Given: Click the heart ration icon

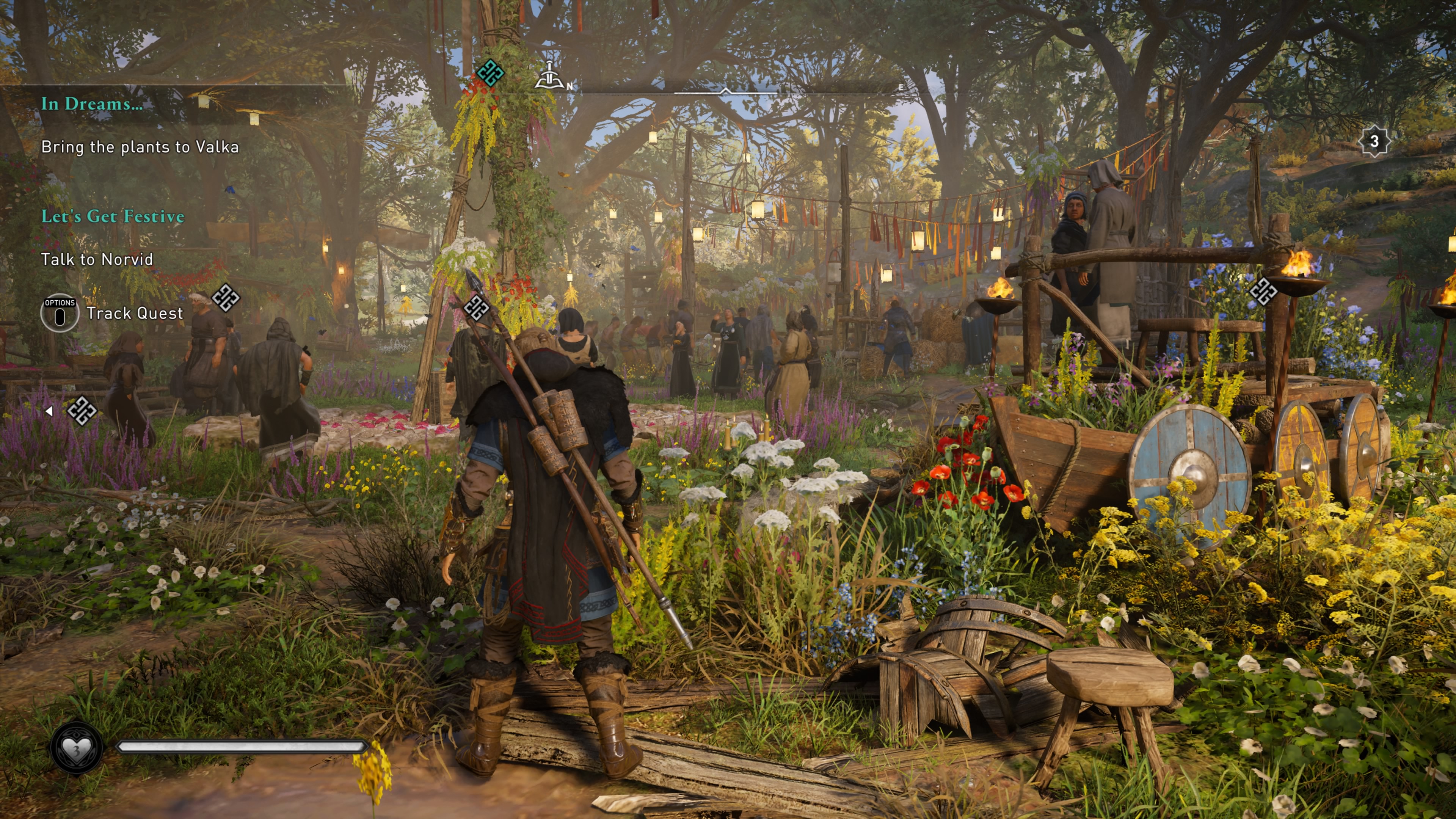Looking at the screenshot, I should tap(76, 748).
